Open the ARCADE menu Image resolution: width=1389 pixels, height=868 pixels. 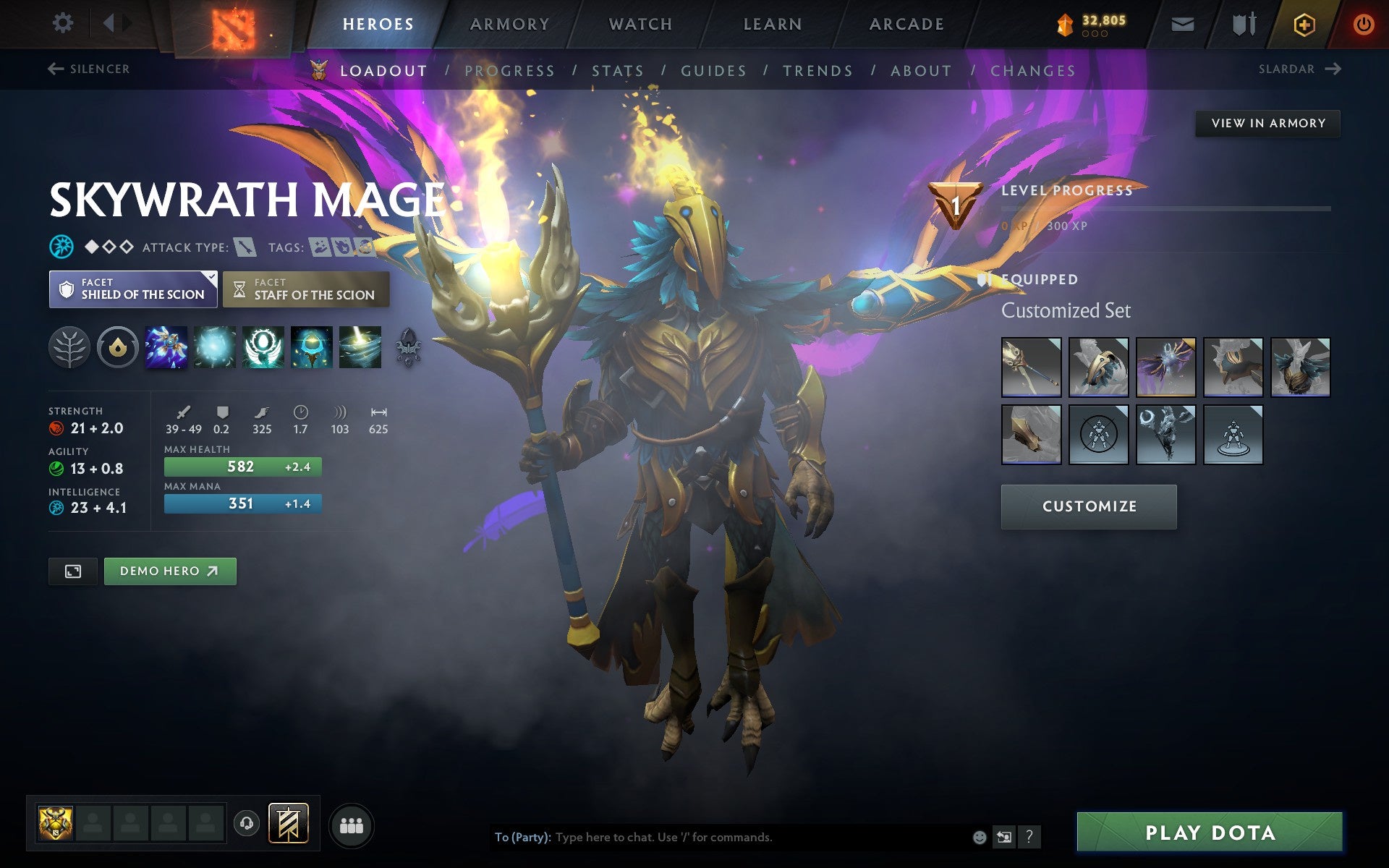906,23
